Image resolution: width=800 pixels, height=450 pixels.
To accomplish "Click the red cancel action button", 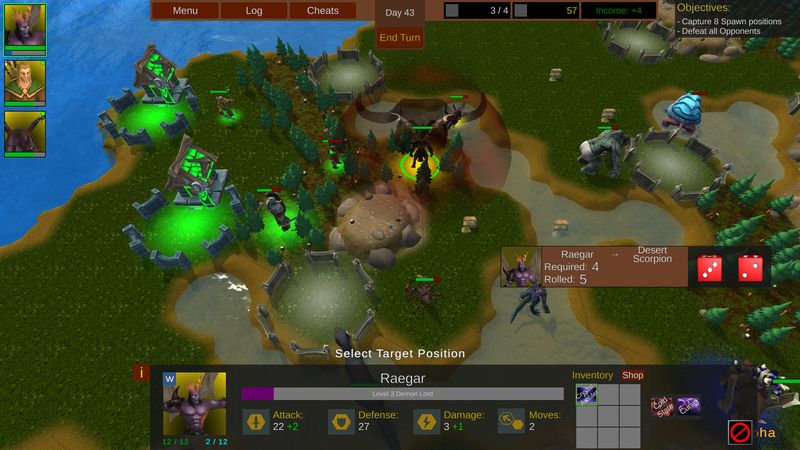I will click(740, 433).
